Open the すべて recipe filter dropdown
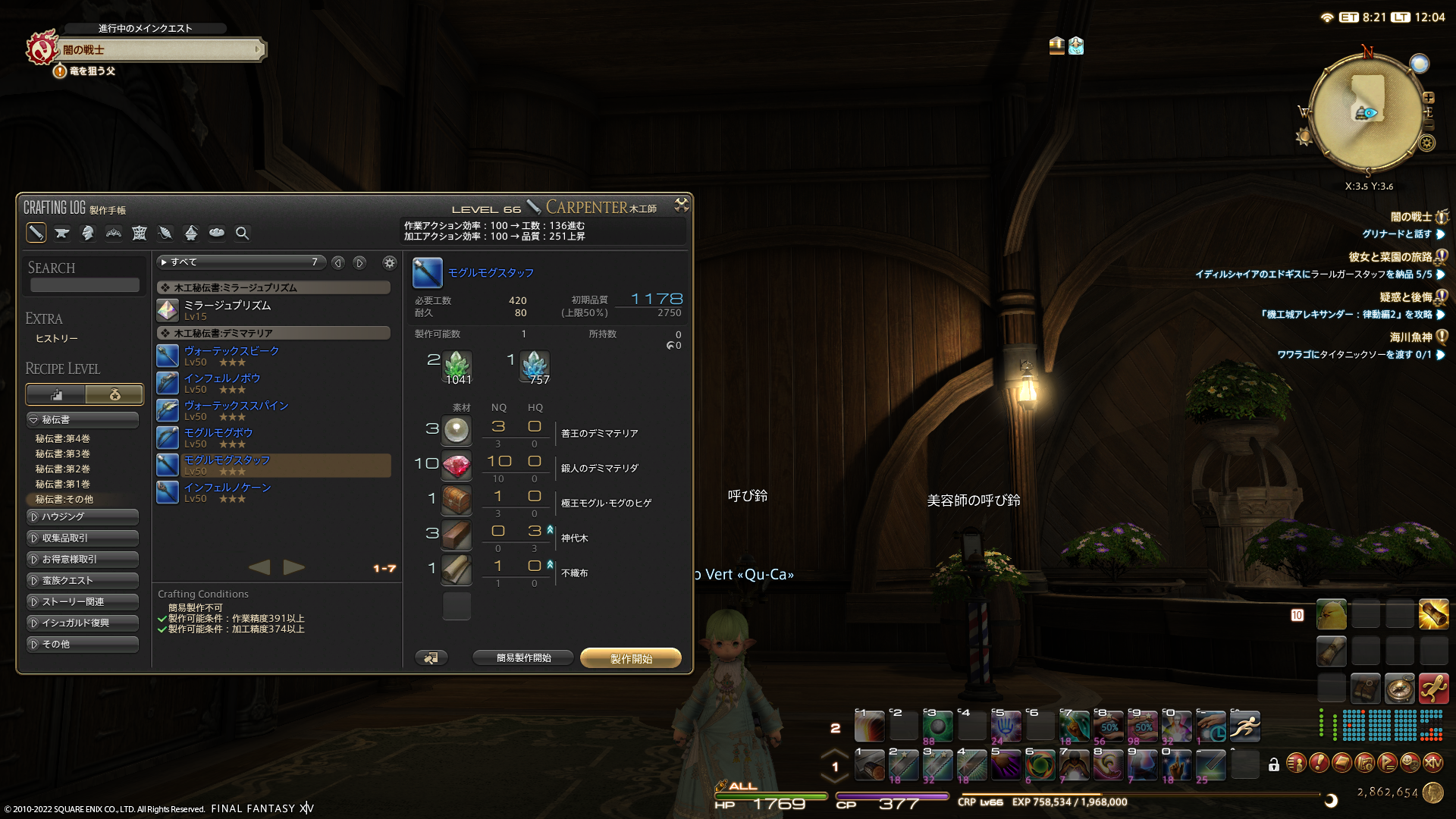1456x819 pixels. (x=241, y=262)
